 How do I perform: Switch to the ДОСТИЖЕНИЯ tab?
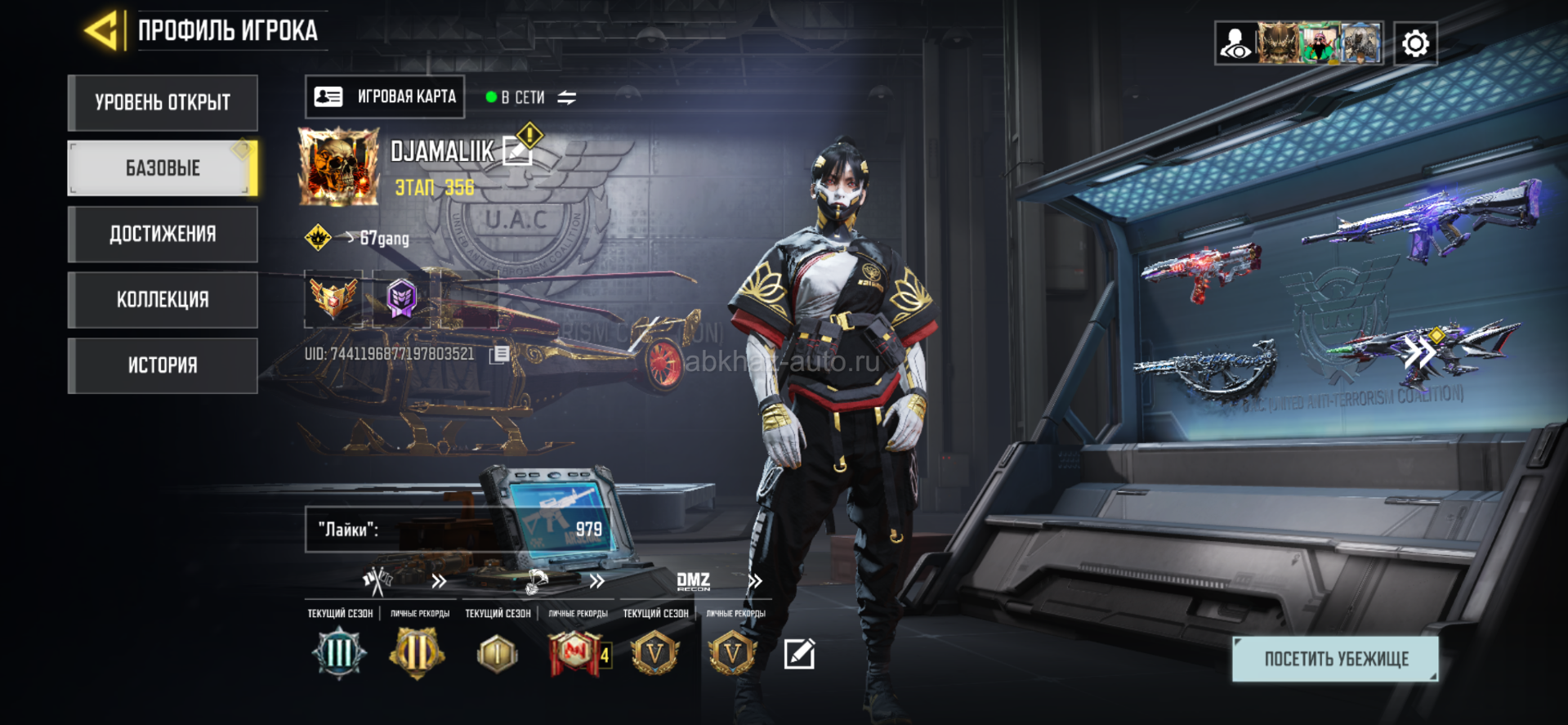pyautogui.click(x=163, y=235)
